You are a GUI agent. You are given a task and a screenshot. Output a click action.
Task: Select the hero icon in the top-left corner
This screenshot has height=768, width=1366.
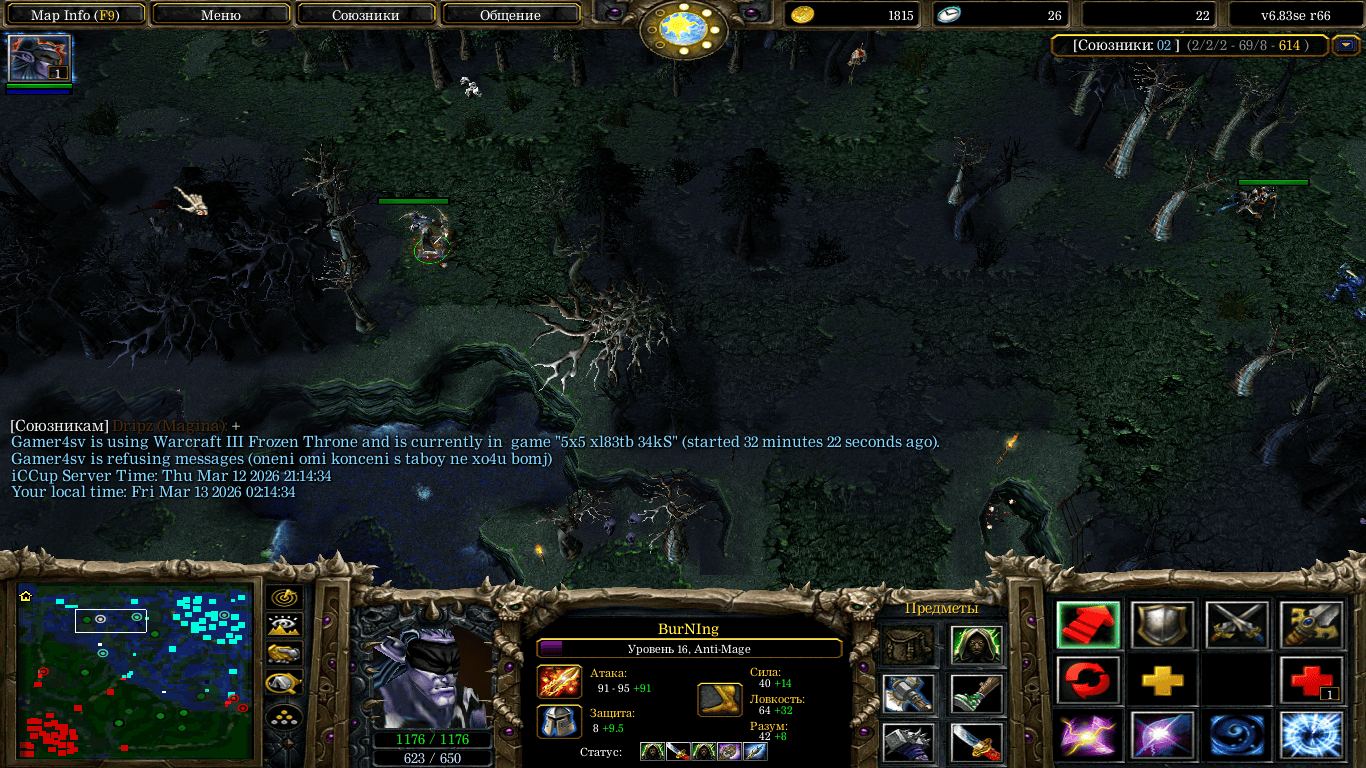[x=39, y=58]
